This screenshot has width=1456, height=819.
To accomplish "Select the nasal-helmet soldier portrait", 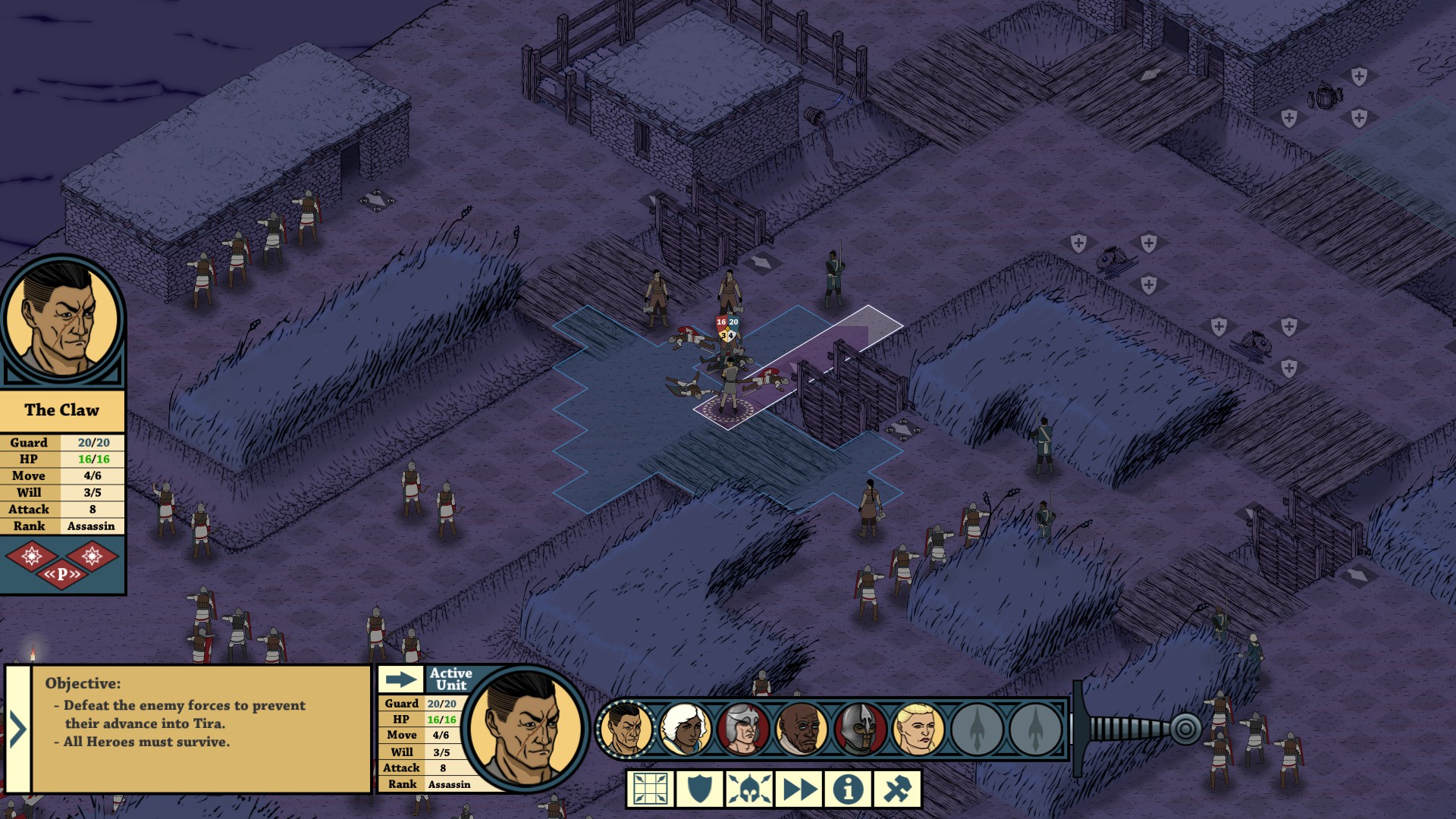I will tap(860, 730).
